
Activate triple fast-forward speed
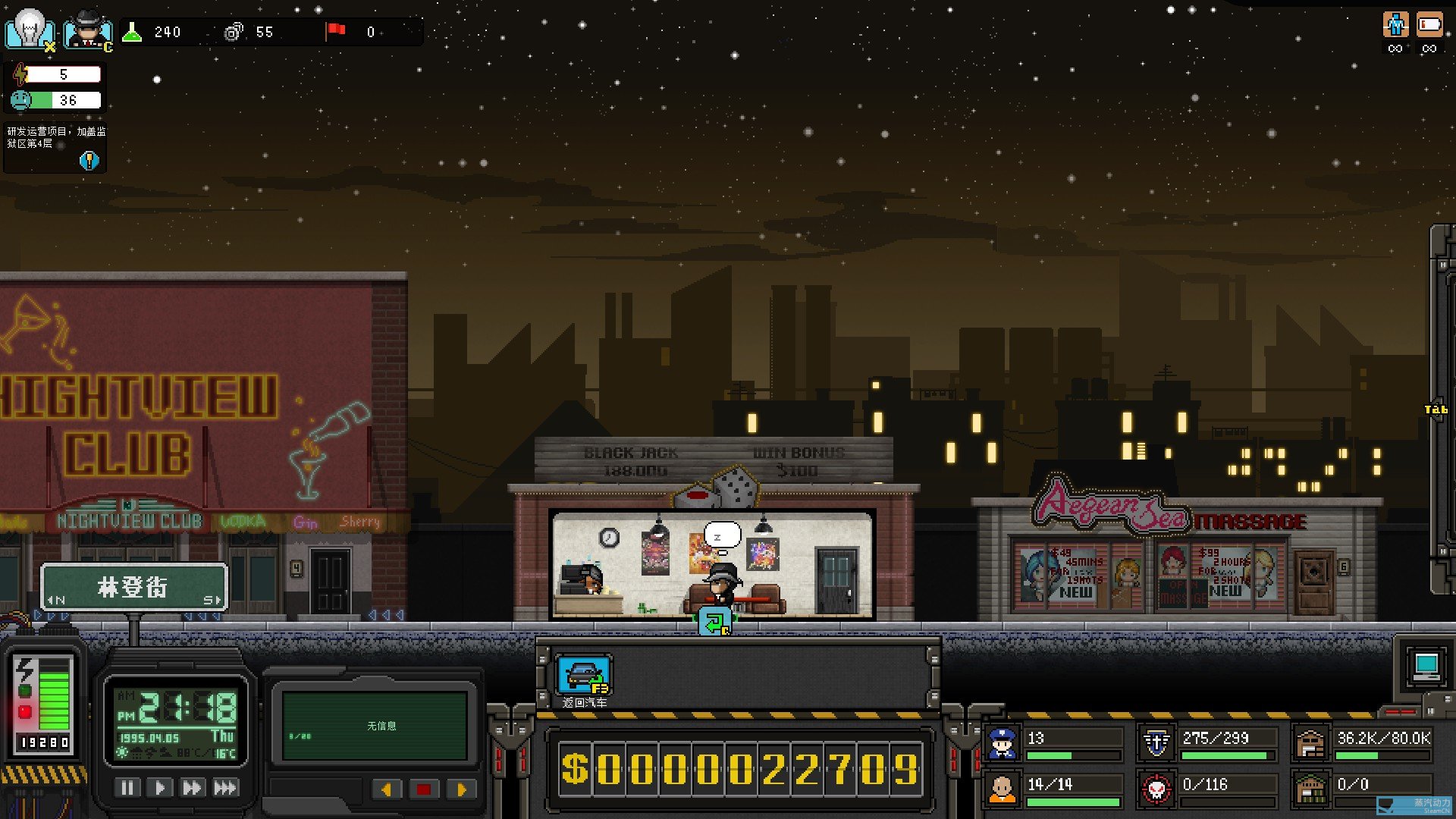pos(225,788)
